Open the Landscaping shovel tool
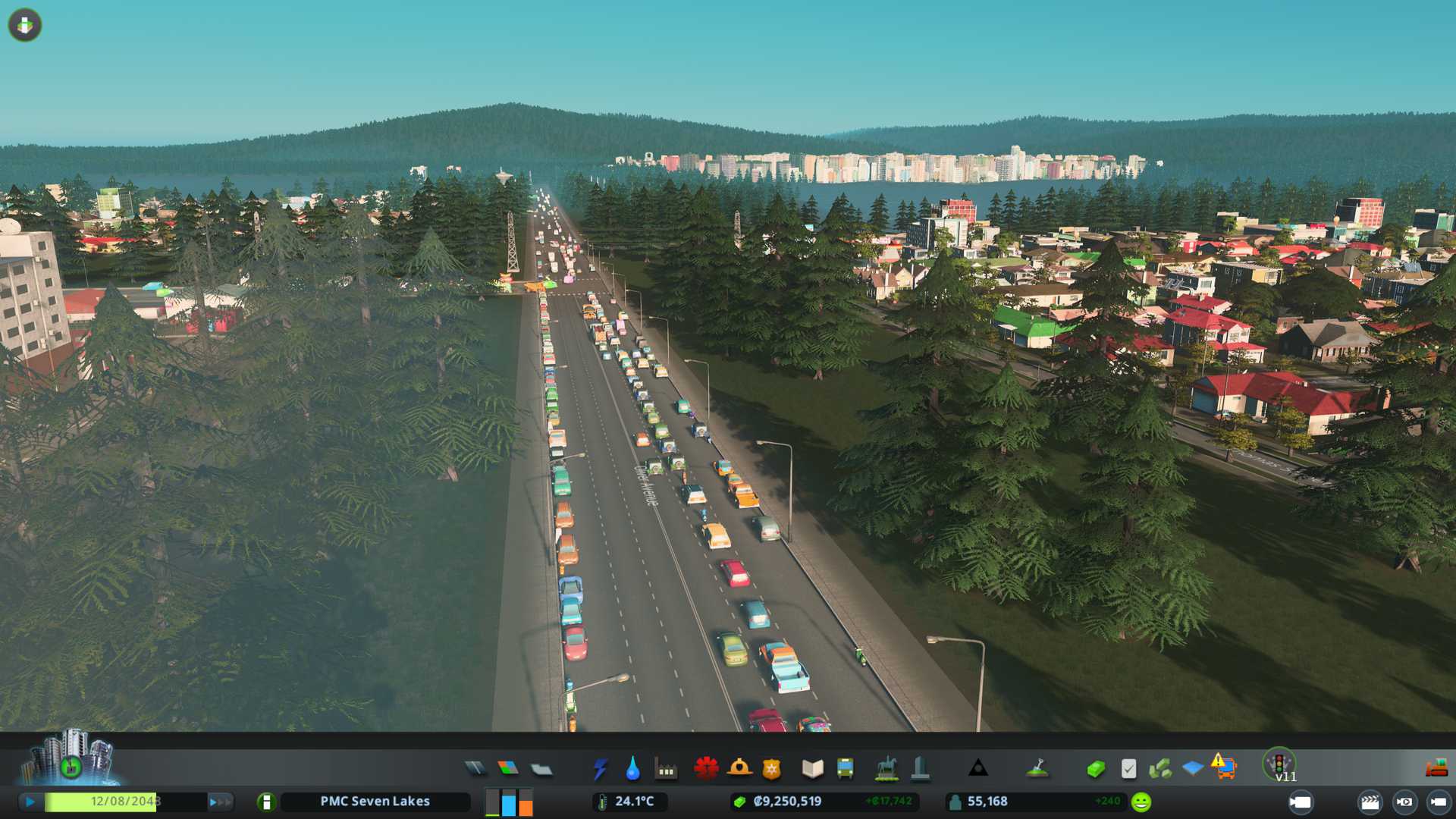Viewport: 1456px width, 819px height. tap(1037, 769)
